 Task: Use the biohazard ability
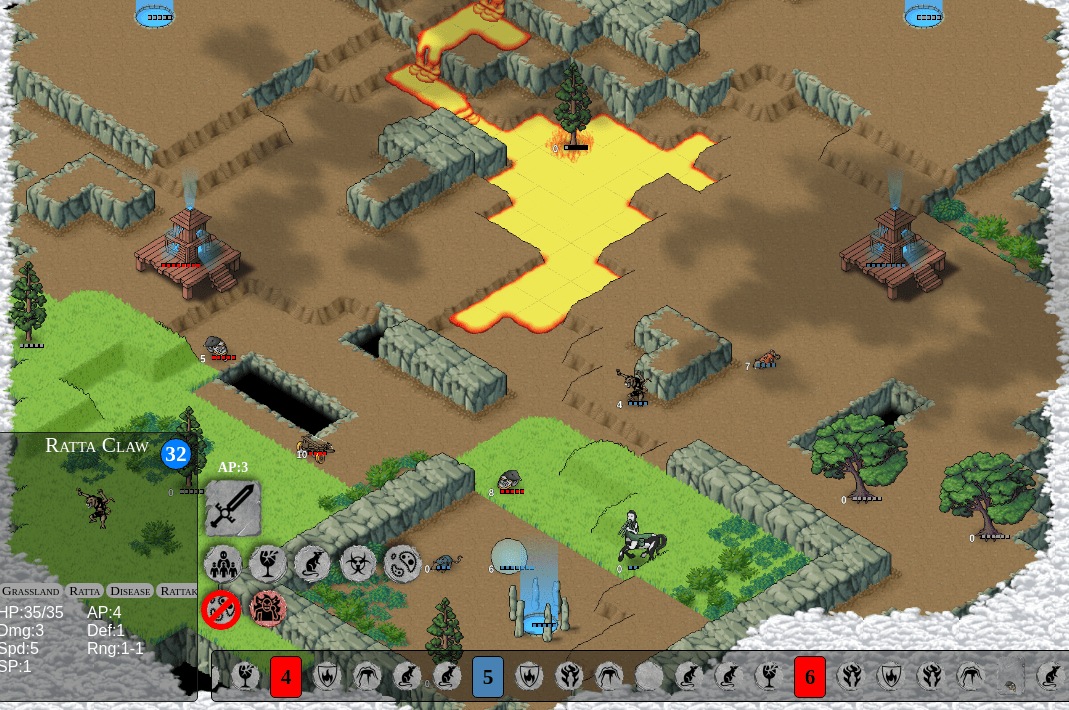pos(358,564)
